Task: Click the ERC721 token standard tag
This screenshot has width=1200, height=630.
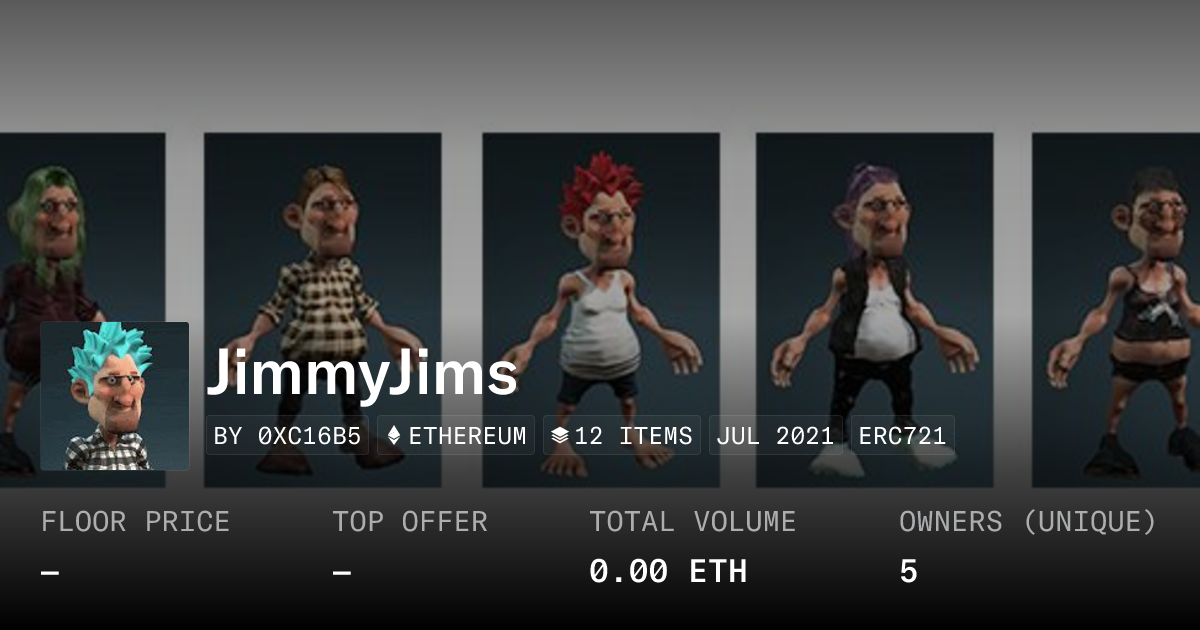Action: [902, 436]
